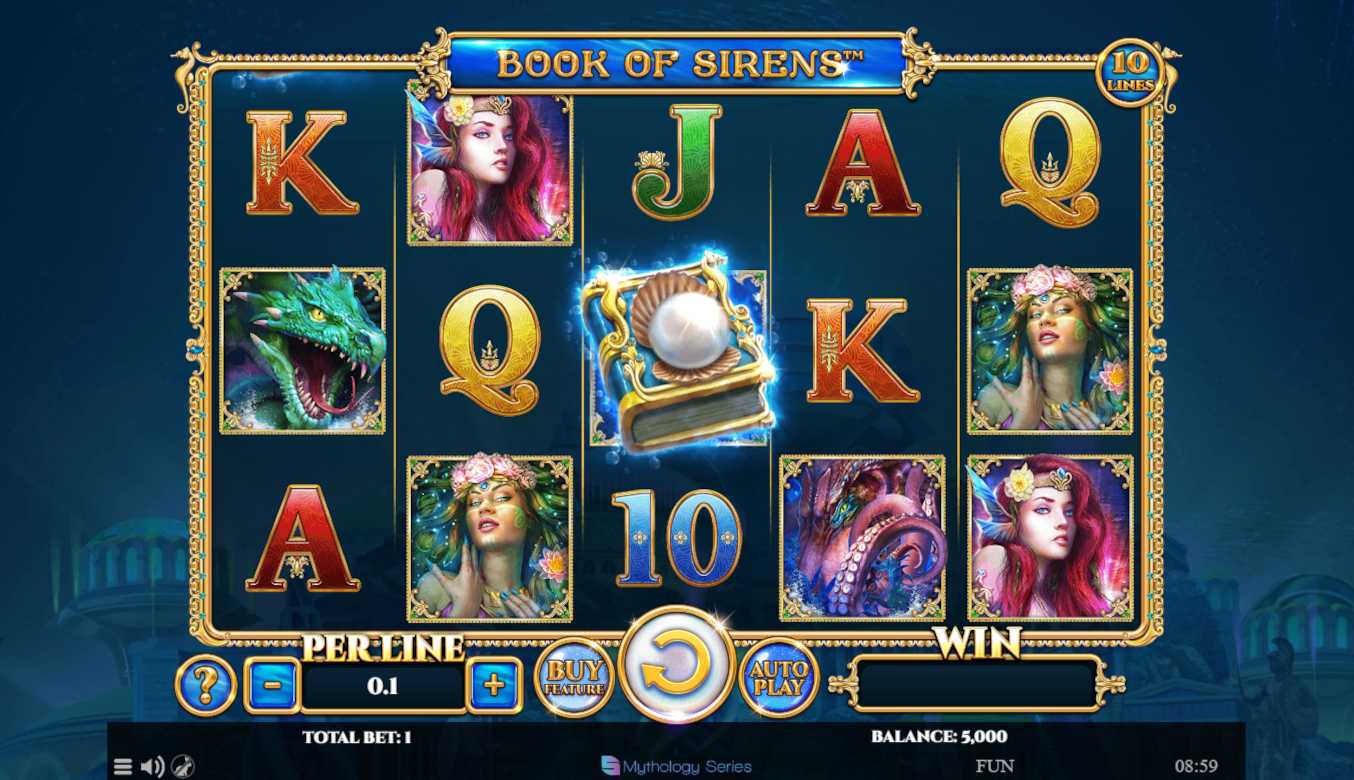Toggle sound with the speaker icon
This screenshot has height=780, width=1354.
152,767
